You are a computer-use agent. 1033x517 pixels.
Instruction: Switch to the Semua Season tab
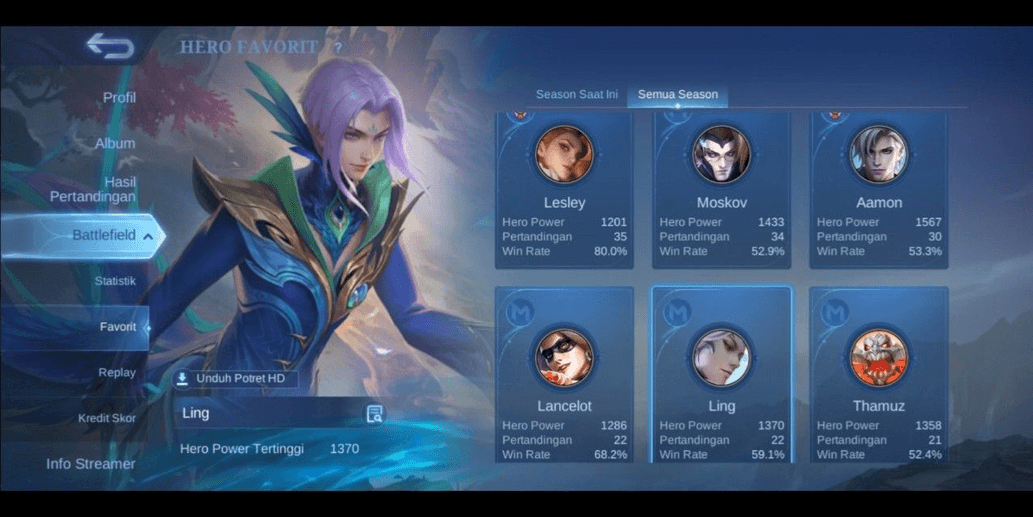point(678,95)
